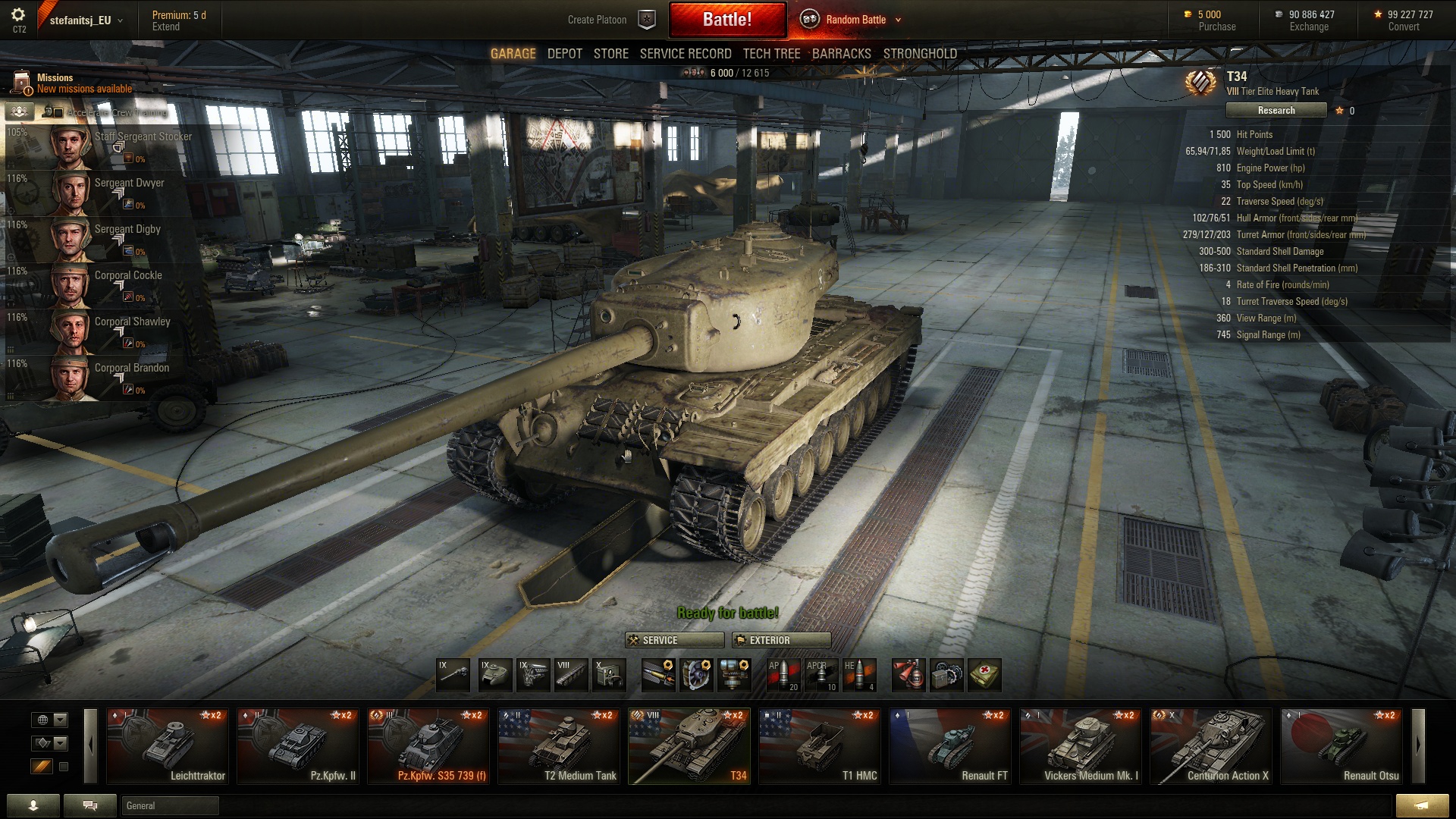Open the gear settings menu icon
The width and height of the screenshot is (1456, 819).
[18, 15]
